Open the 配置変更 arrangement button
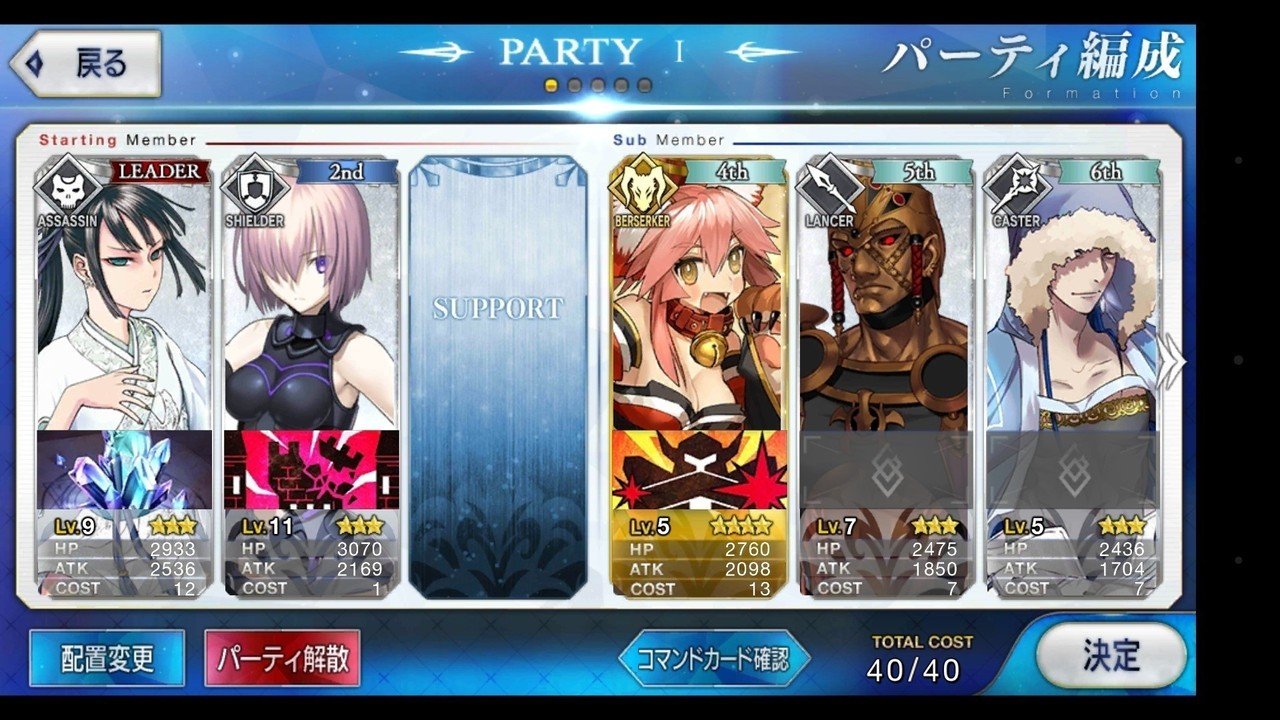This screenshot has height=720, width=1280. pos(107,658)
